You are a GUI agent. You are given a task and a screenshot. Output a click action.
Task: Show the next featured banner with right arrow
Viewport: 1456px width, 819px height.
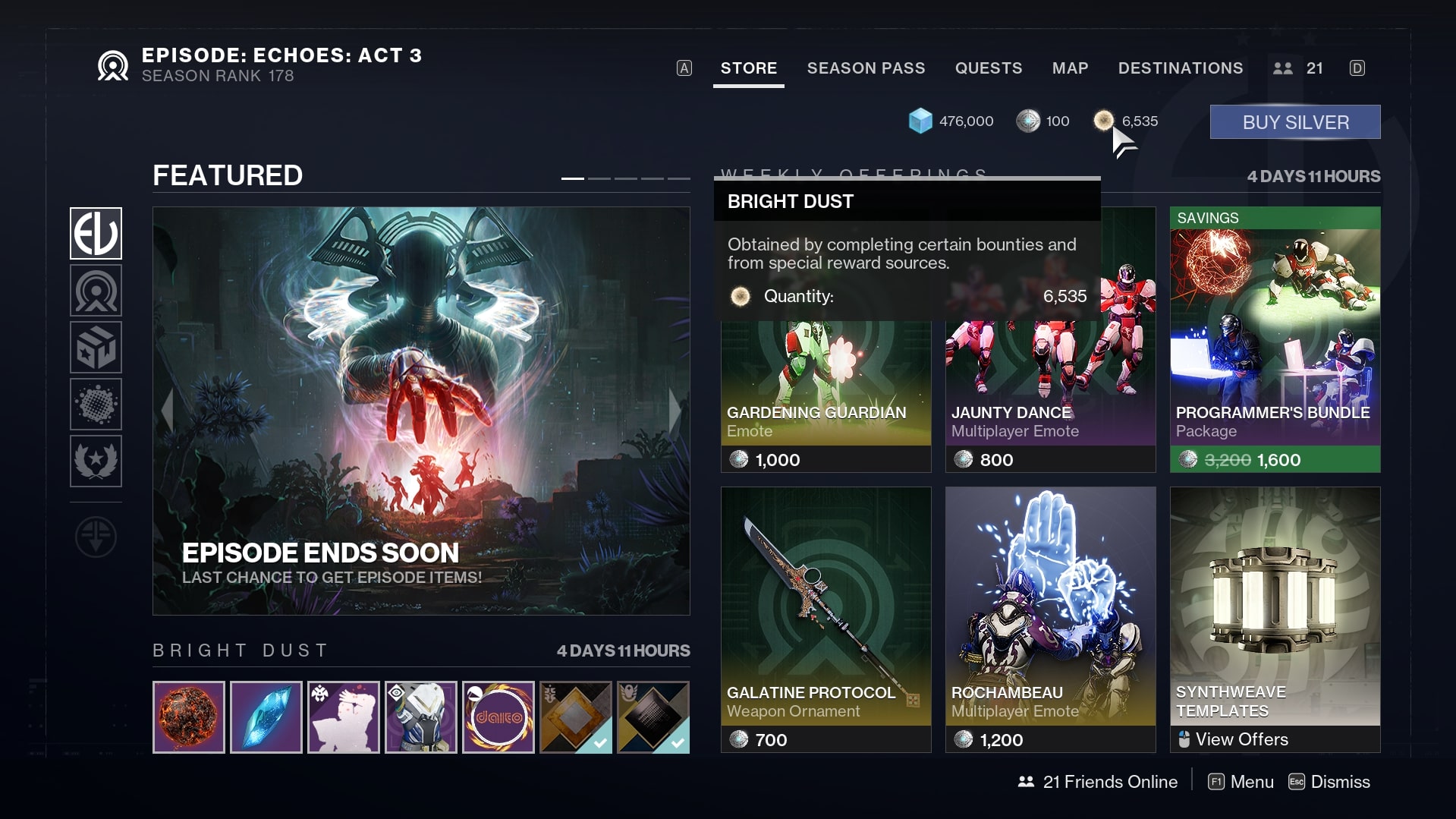point(675,411)
